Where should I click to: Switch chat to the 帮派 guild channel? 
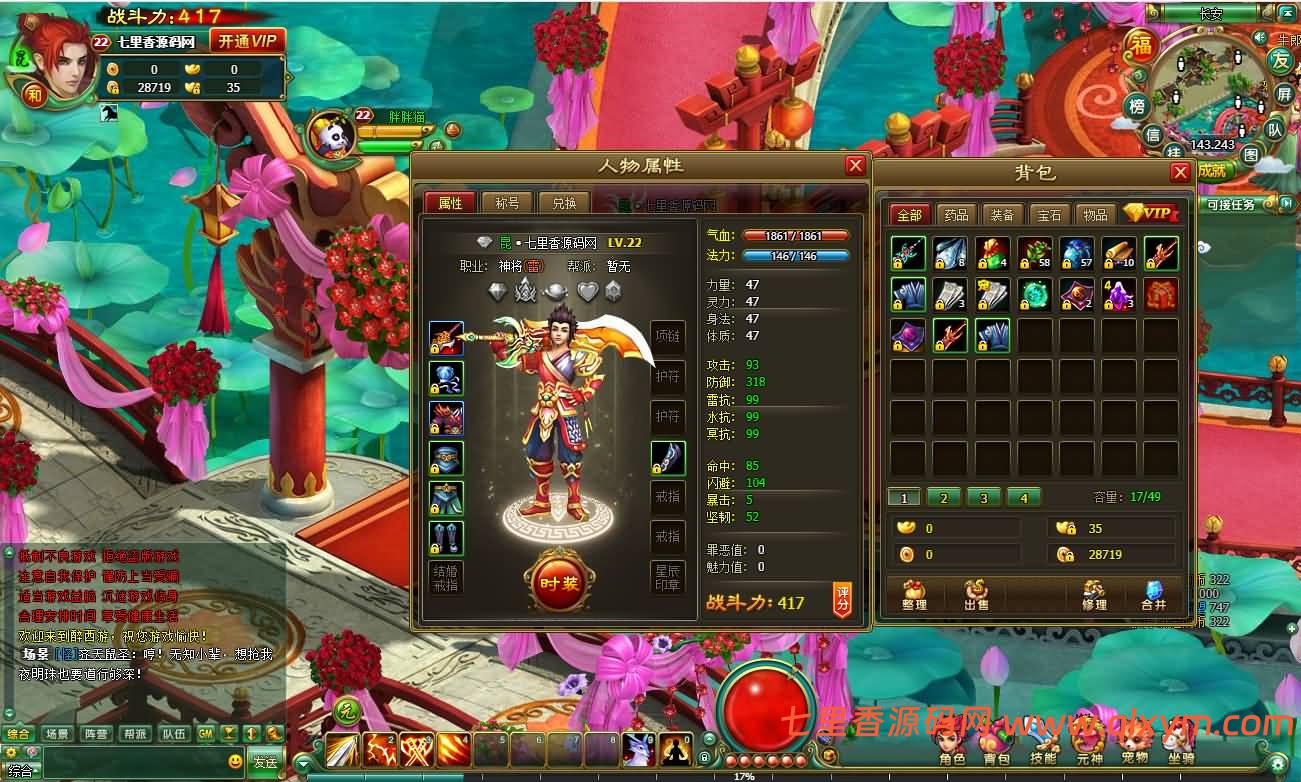point(135,734)
